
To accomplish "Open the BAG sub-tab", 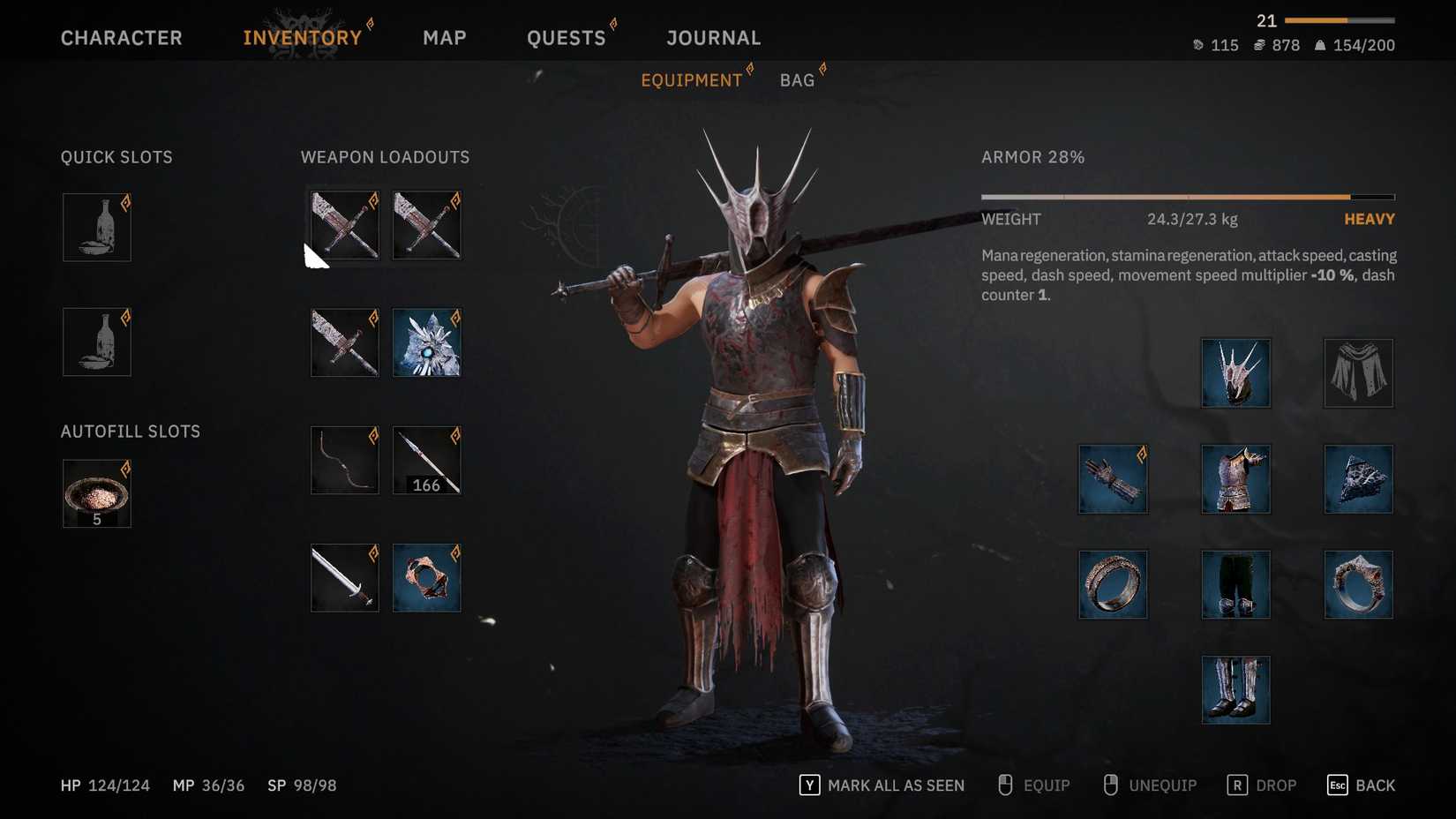I will coord(797,79).
